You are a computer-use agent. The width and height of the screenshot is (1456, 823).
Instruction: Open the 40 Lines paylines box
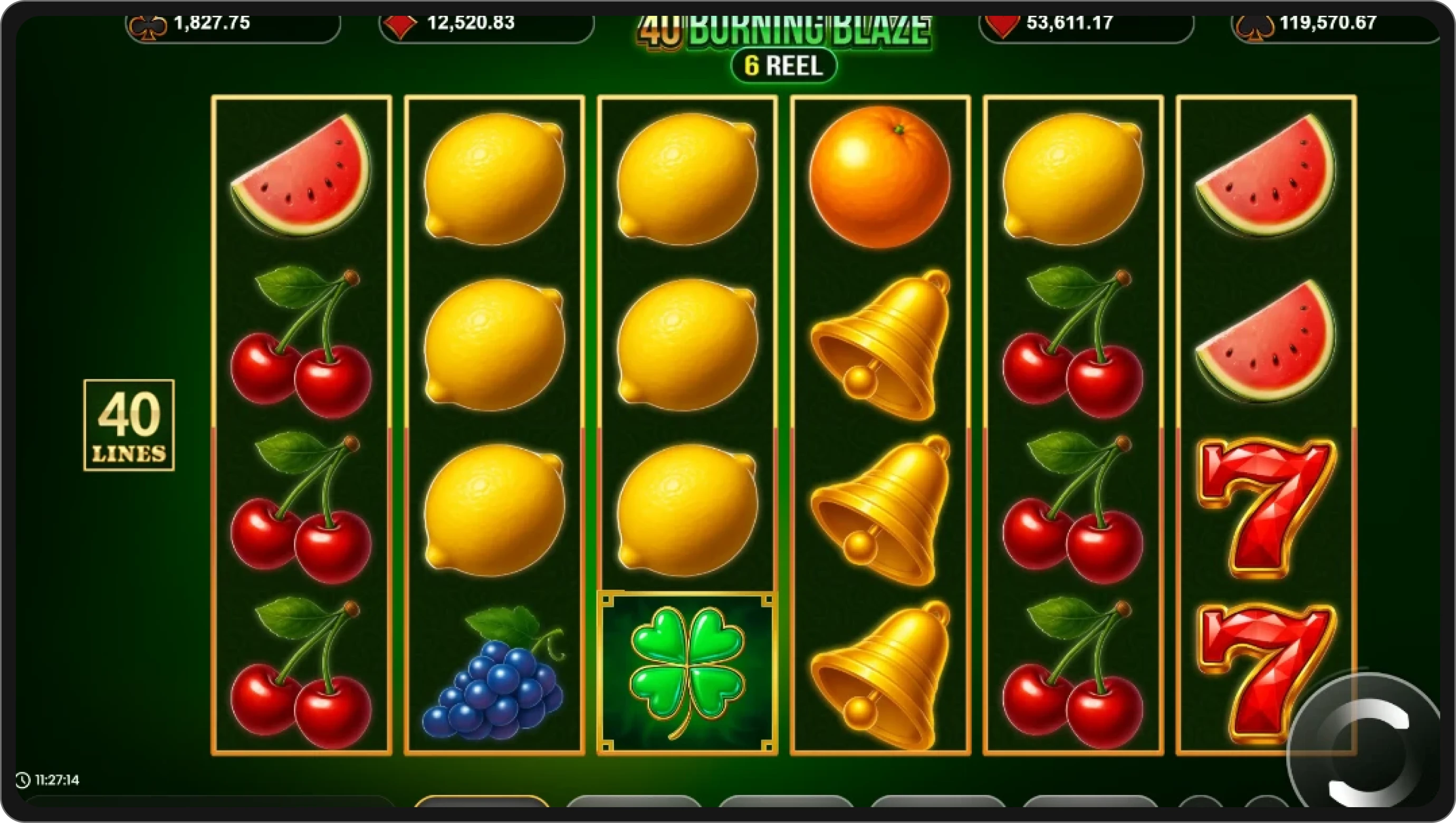129,425
